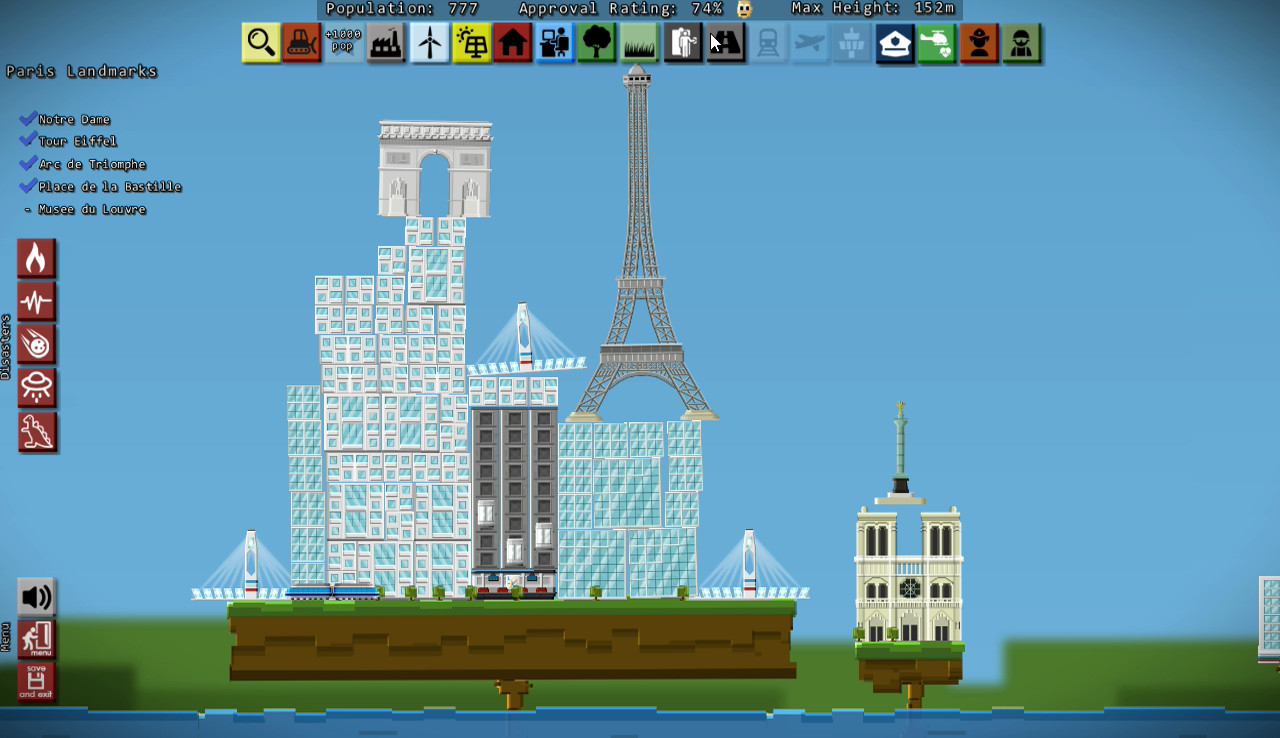Open the police station tool

(x=894, y=42)
